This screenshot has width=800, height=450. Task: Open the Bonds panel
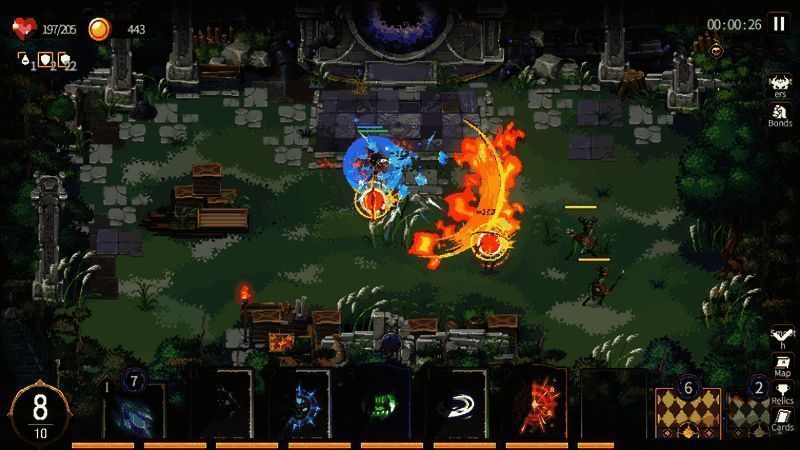tap(780, 112)
